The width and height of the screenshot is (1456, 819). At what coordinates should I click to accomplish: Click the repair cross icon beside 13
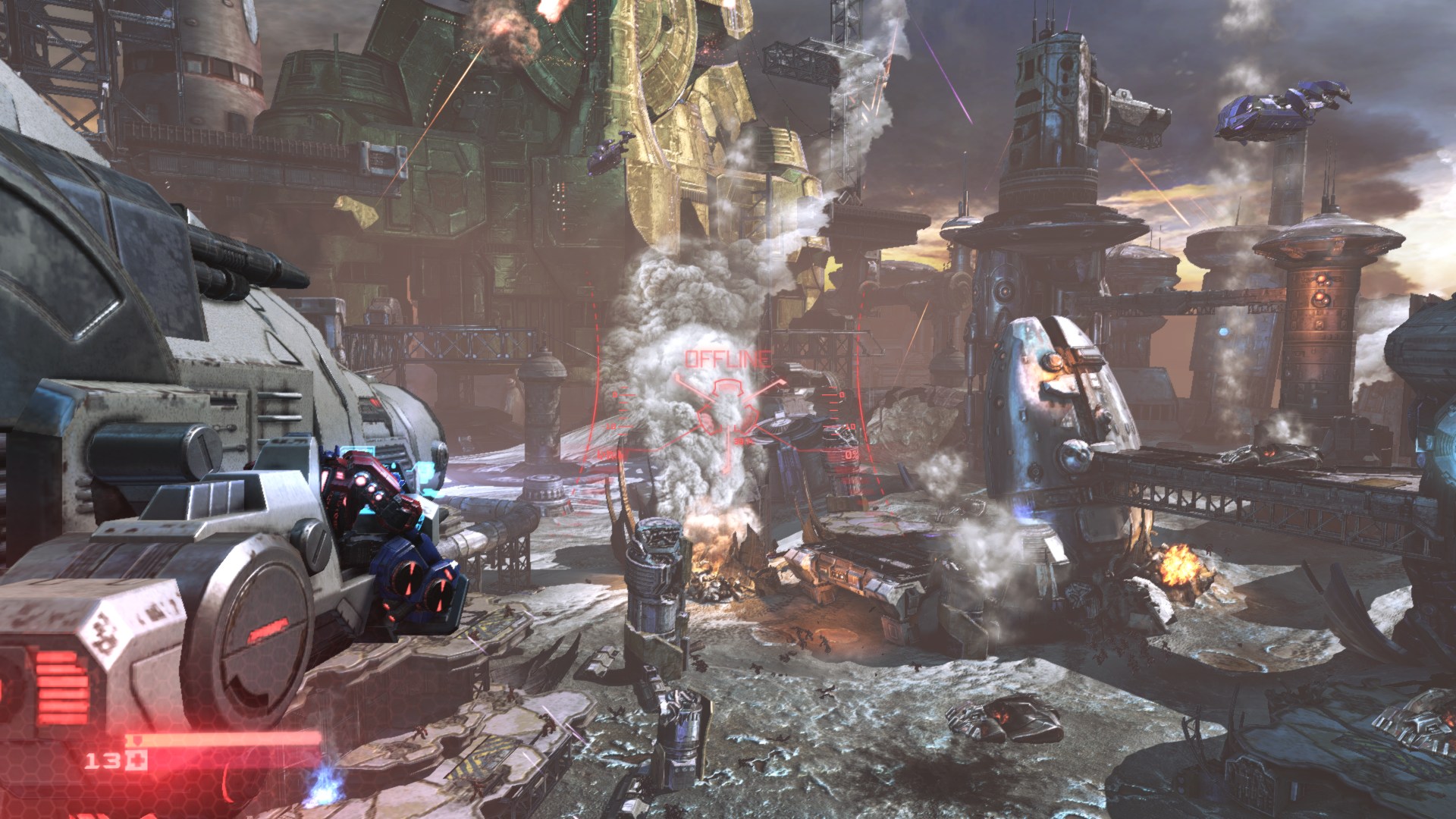138,761
